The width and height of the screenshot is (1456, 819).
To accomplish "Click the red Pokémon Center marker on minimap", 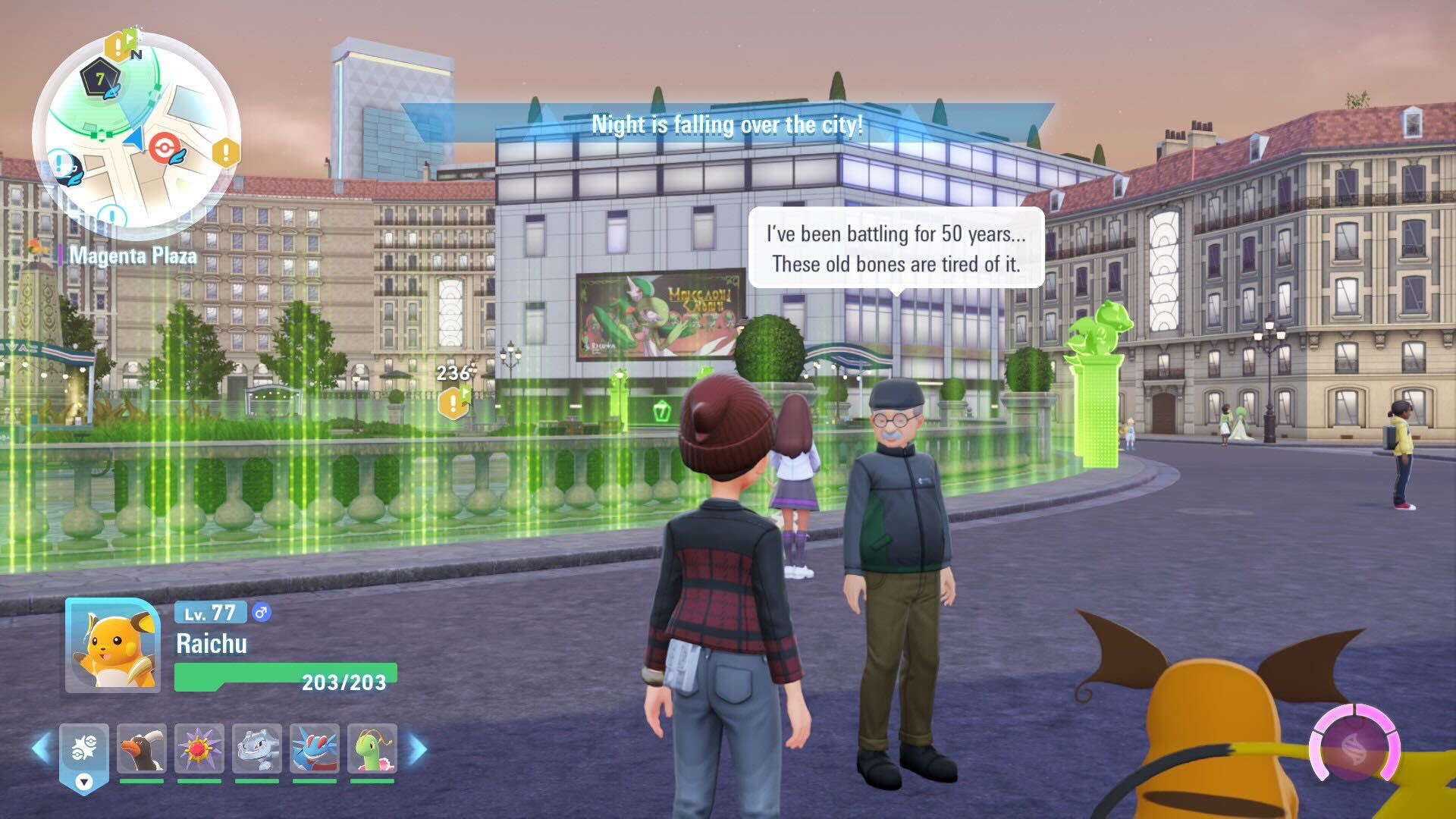I will click(x=163, y=147).
